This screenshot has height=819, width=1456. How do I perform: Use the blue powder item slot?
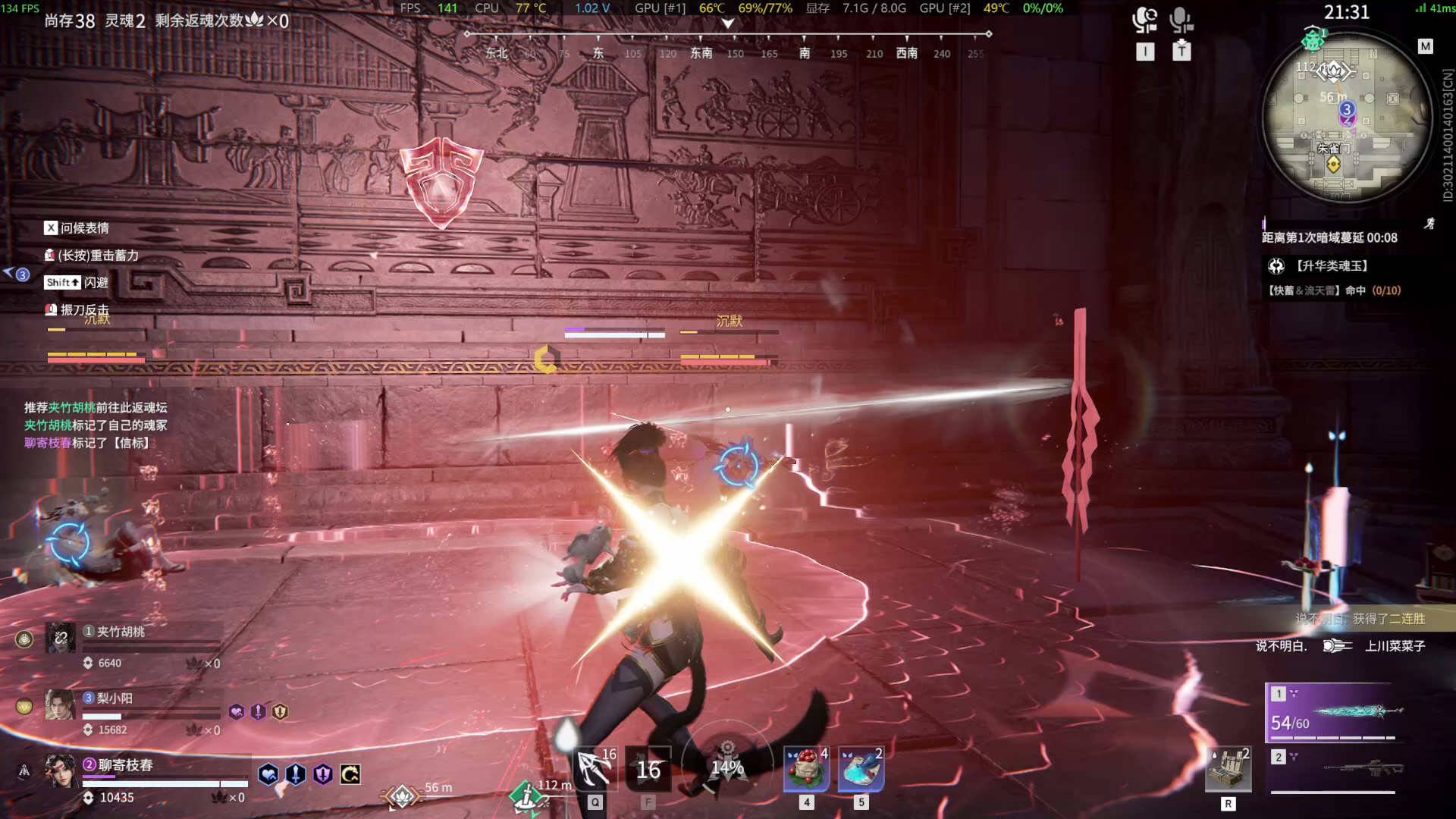coord(861,769)
